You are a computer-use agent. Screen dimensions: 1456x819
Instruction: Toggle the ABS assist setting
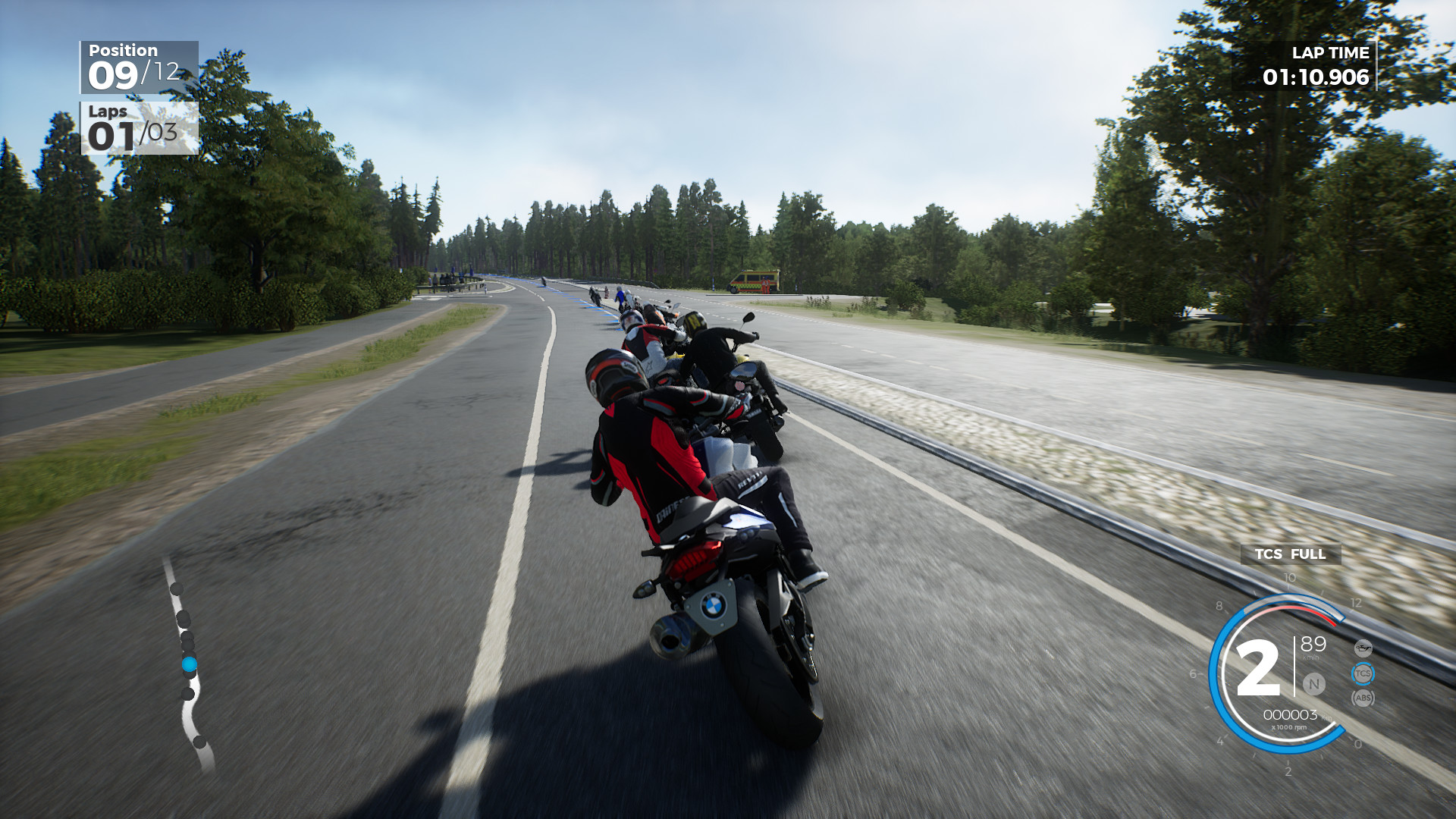pos(1363,697)
